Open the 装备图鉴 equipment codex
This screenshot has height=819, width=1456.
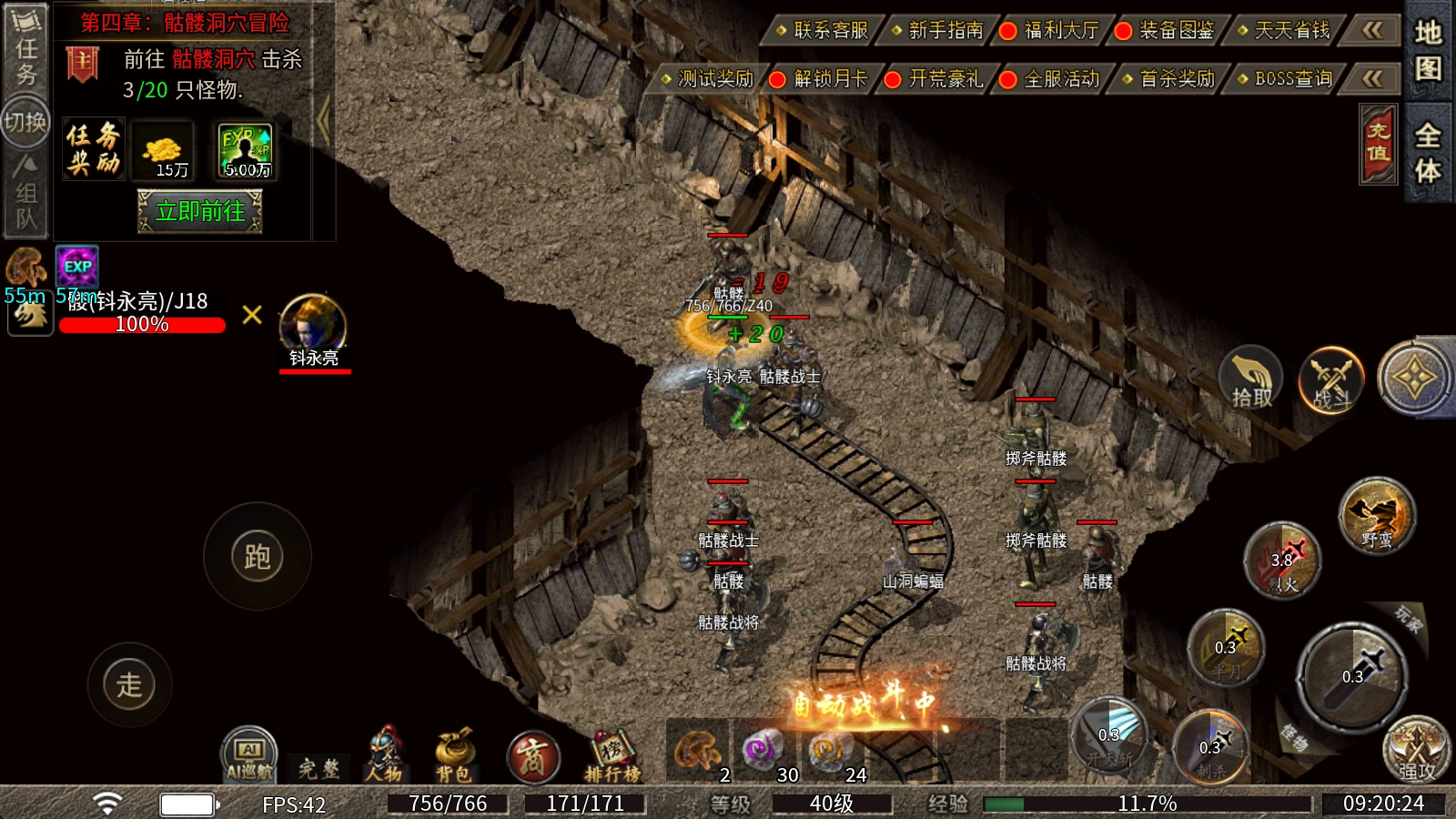coord(1169,31)
